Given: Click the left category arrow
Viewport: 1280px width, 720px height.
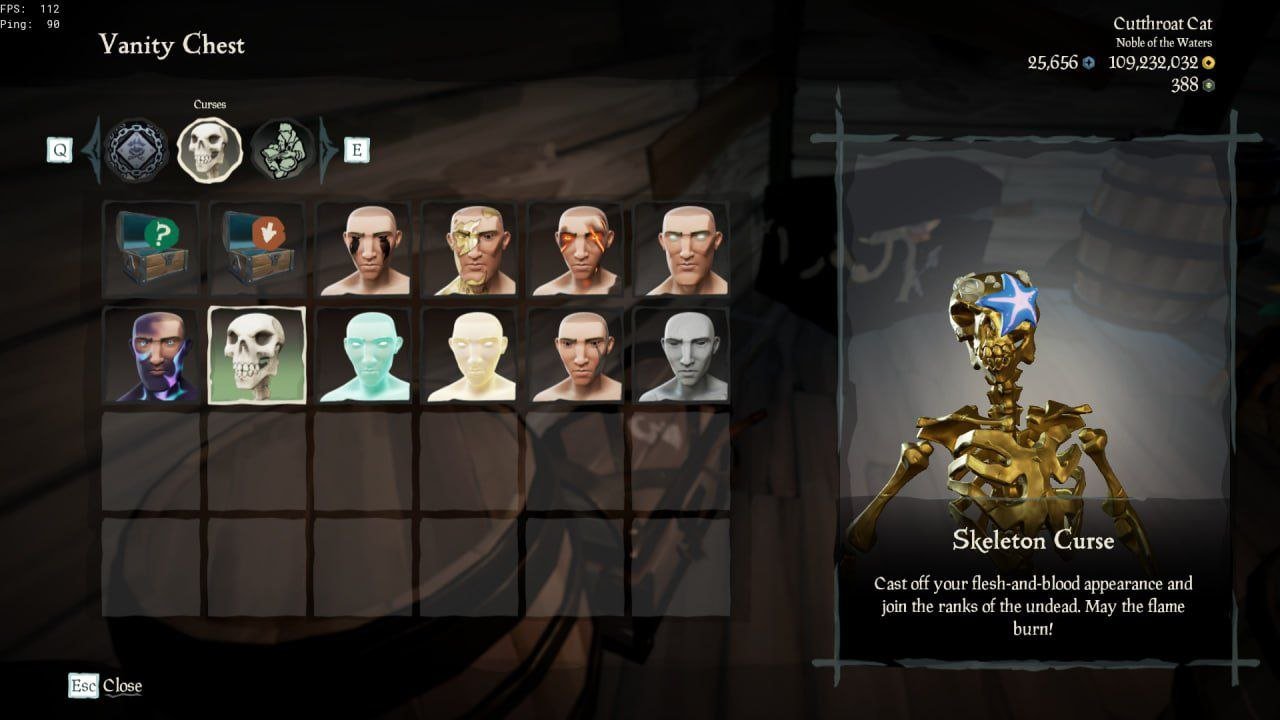Looking at the screenshot, I should click(93, 150).
